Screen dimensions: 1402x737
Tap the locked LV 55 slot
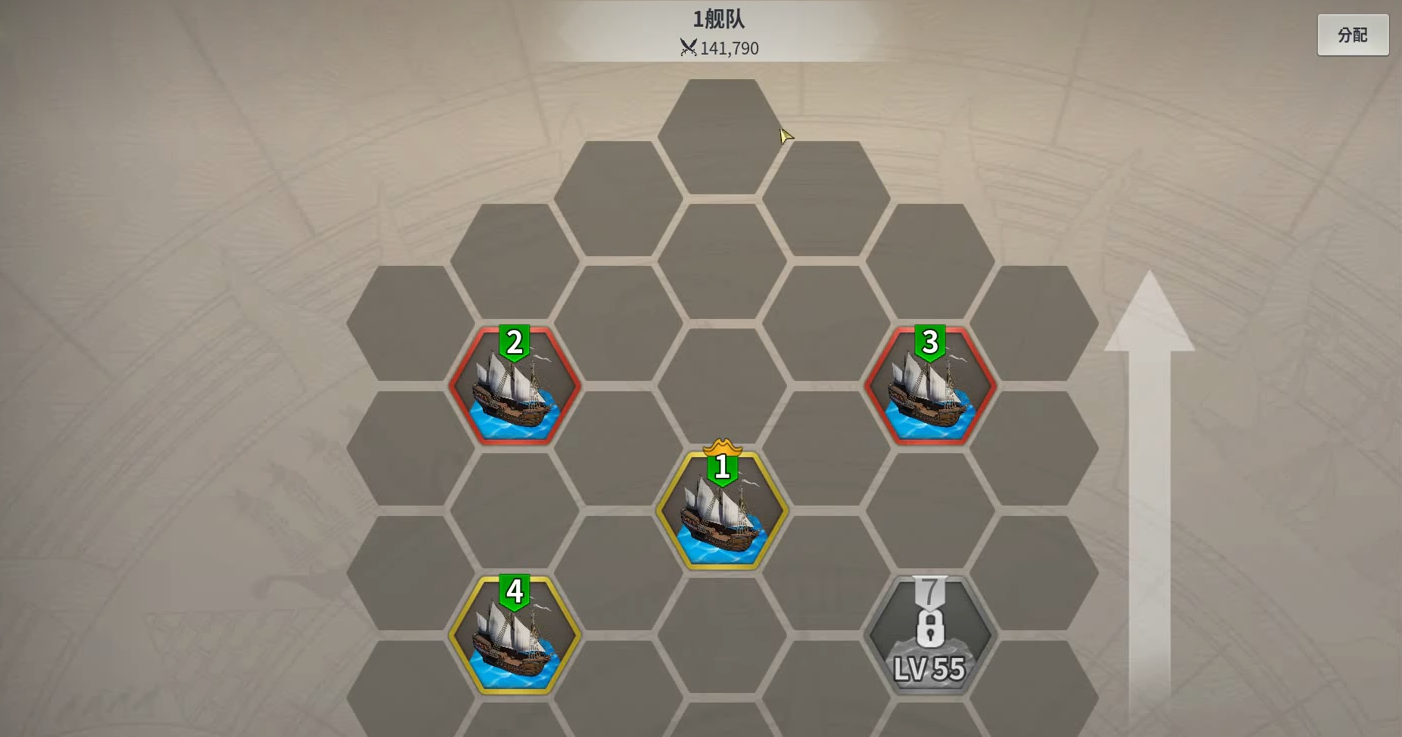930,636
